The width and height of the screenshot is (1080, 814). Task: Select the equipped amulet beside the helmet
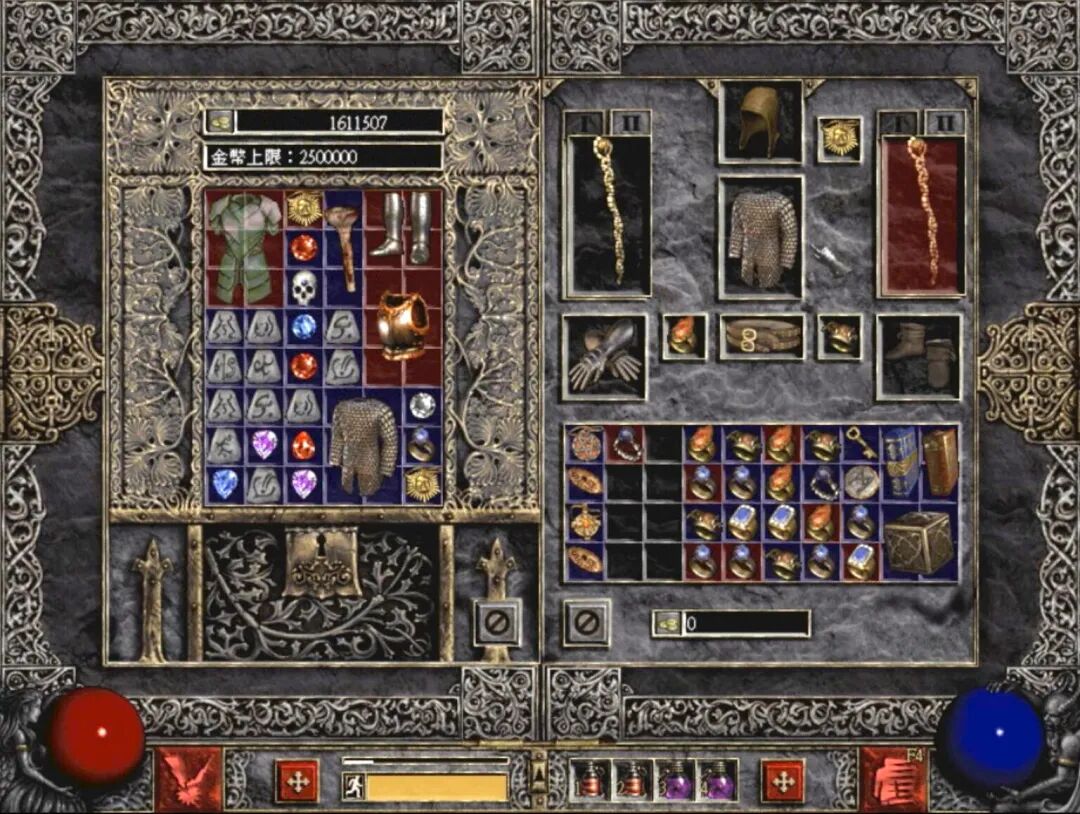[839, 139]
